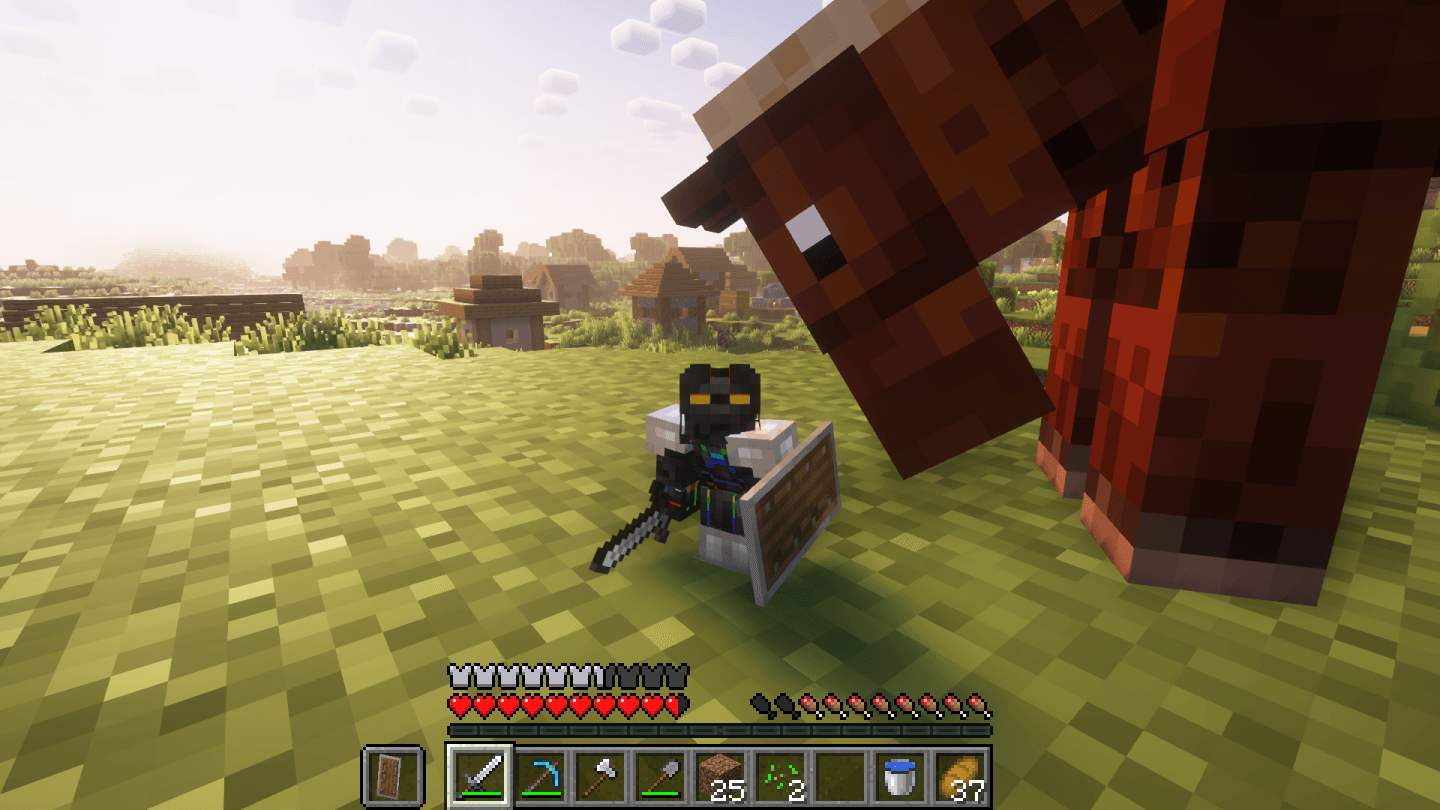This screenshot has width=1440, height=810.
Task: Click the empty seventh hotbar slot
Action: 840,775
